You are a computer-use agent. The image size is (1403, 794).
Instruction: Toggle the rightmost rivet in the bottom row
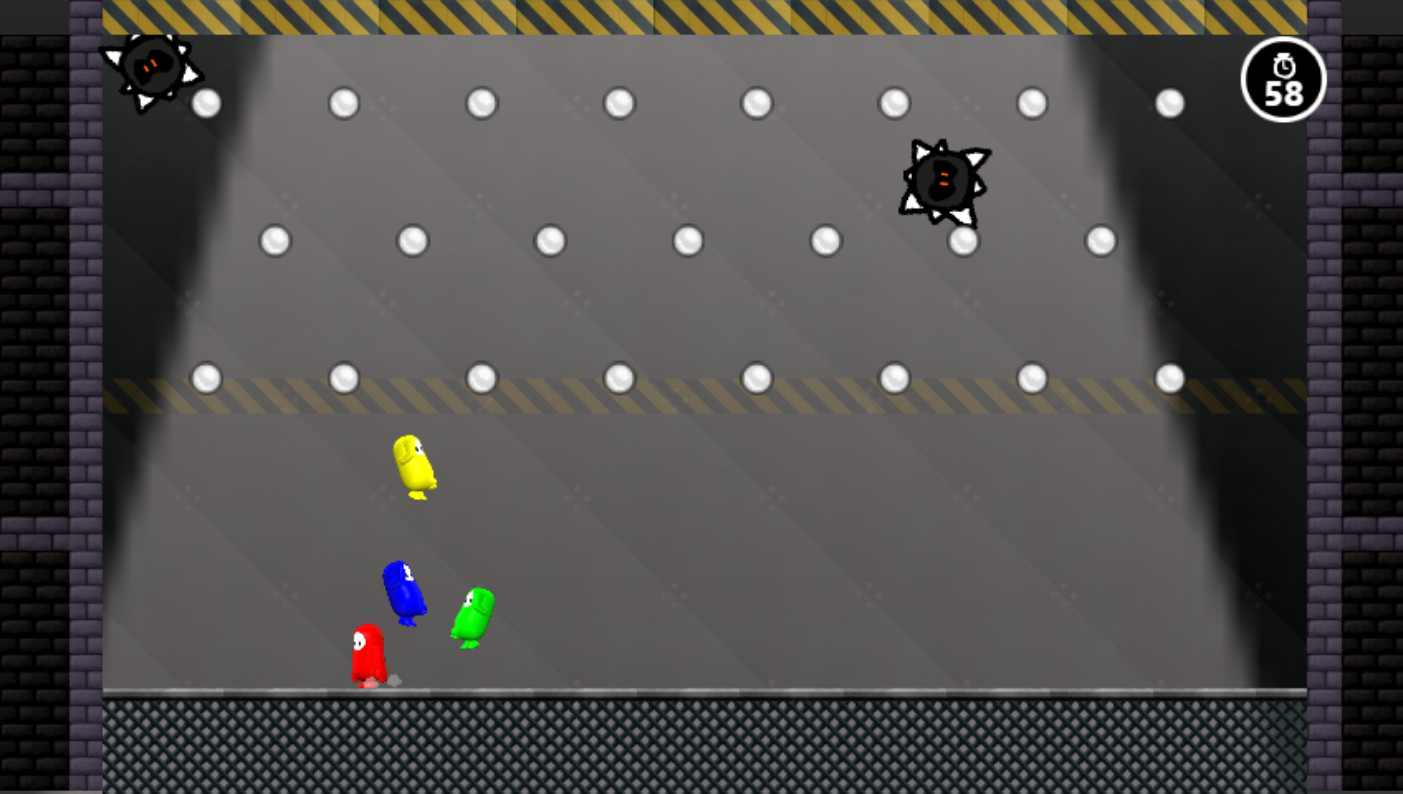pos(1168,378)
